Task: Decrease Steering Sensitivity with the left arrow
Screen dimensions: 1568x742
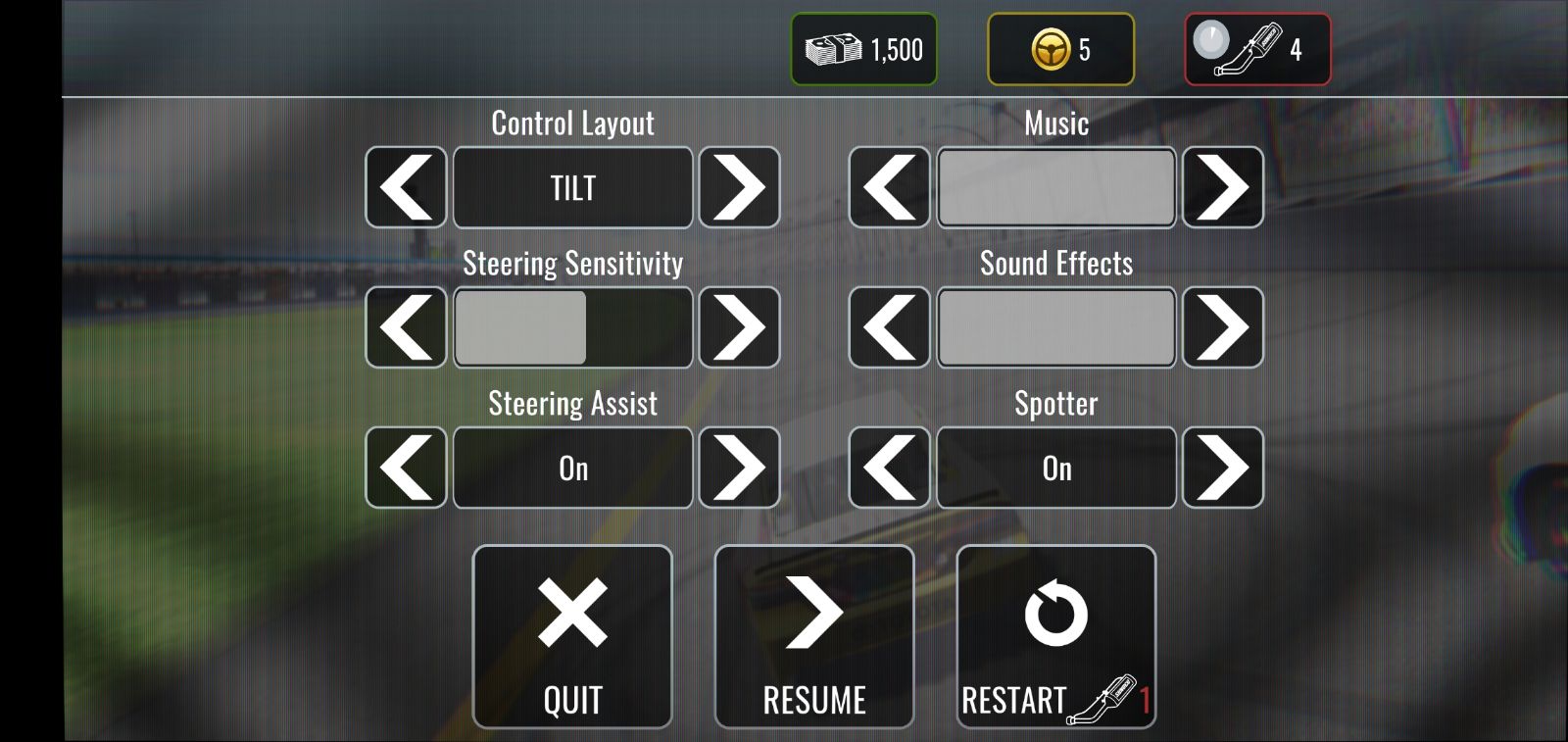Action: 406,327
